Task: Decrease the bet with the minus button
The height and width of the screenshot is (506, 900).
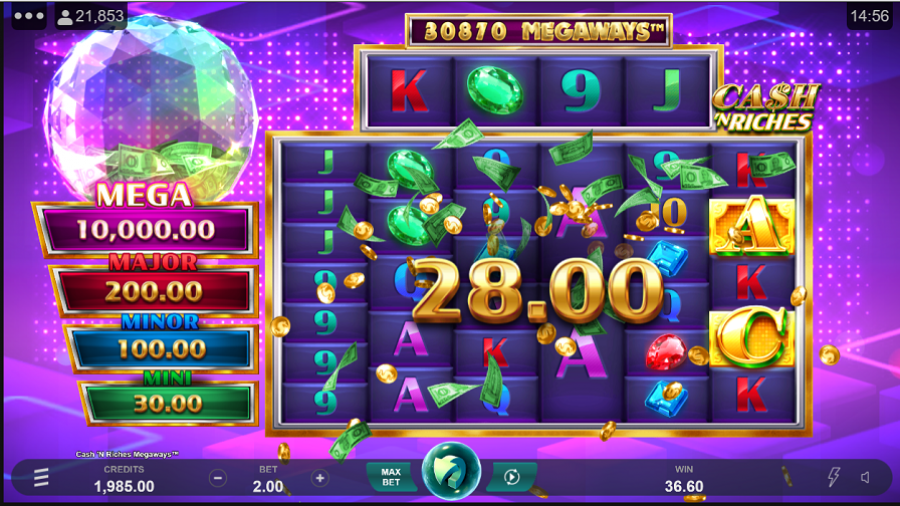Action: [x=218, y=478]
